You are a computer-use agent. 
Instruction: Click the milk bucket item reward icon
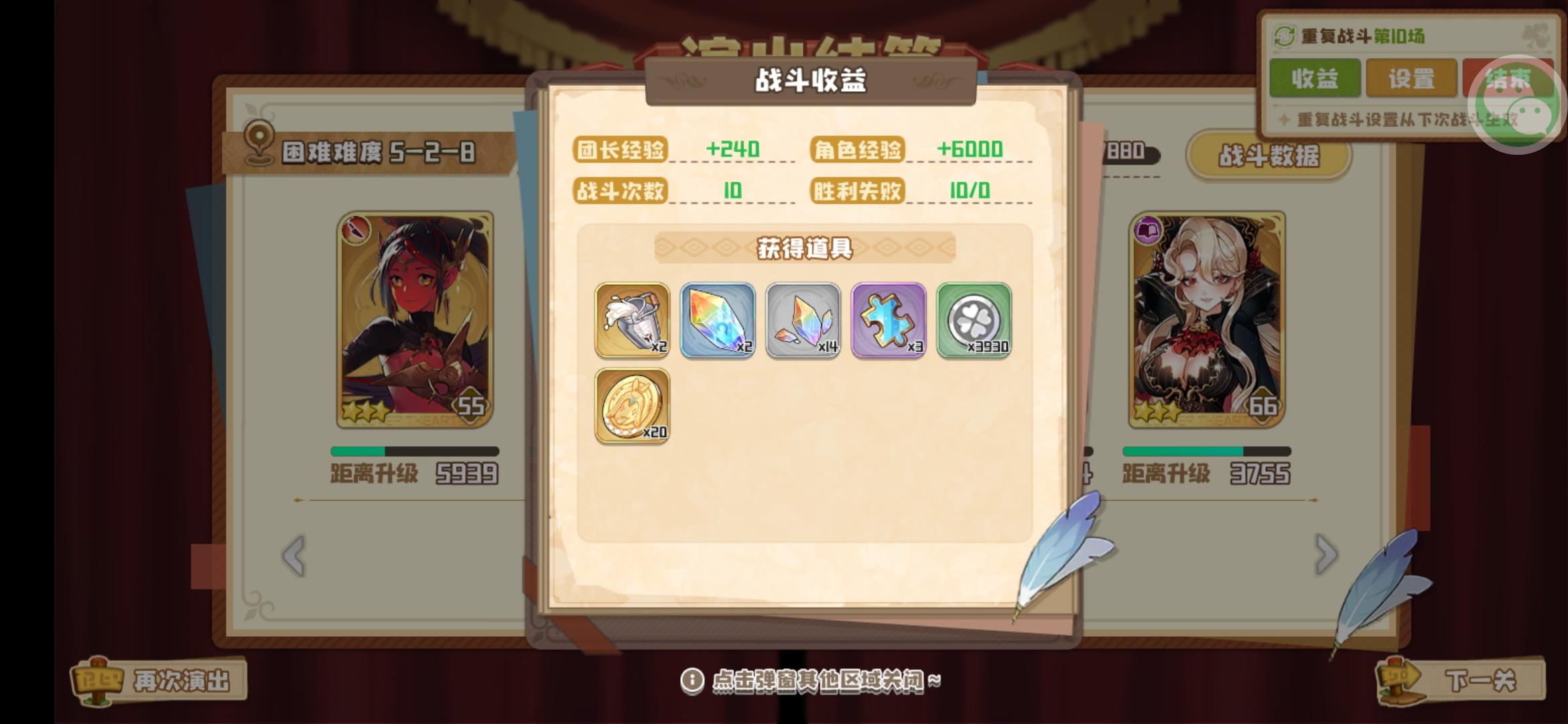click(633, 322)
